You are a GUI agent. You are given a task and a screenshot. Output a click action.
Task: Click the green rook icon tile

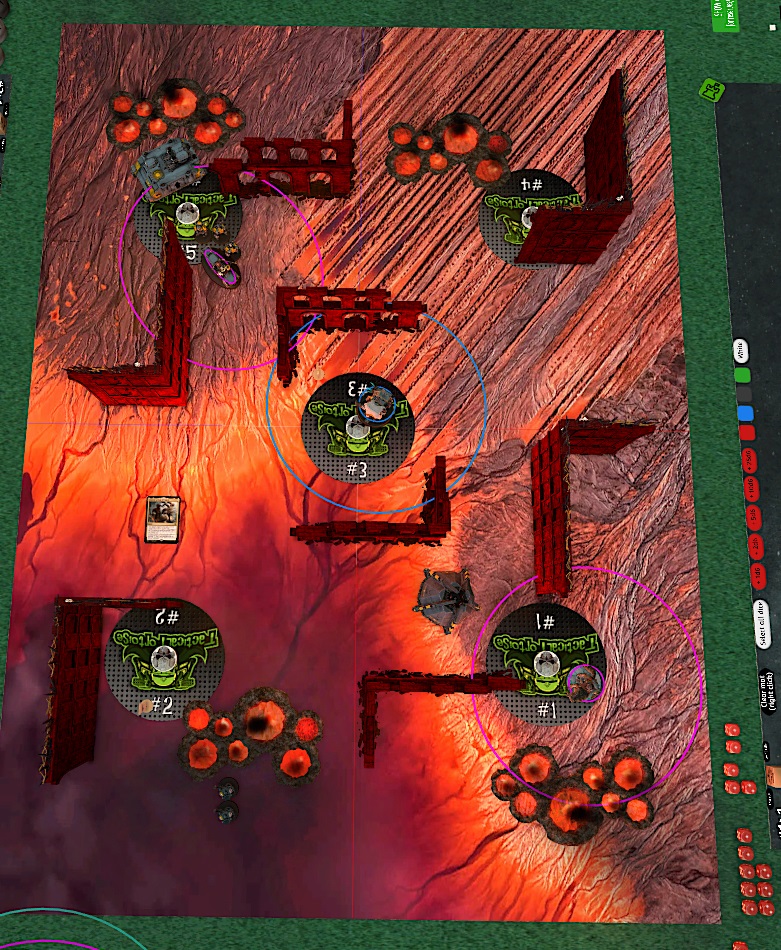711,91
